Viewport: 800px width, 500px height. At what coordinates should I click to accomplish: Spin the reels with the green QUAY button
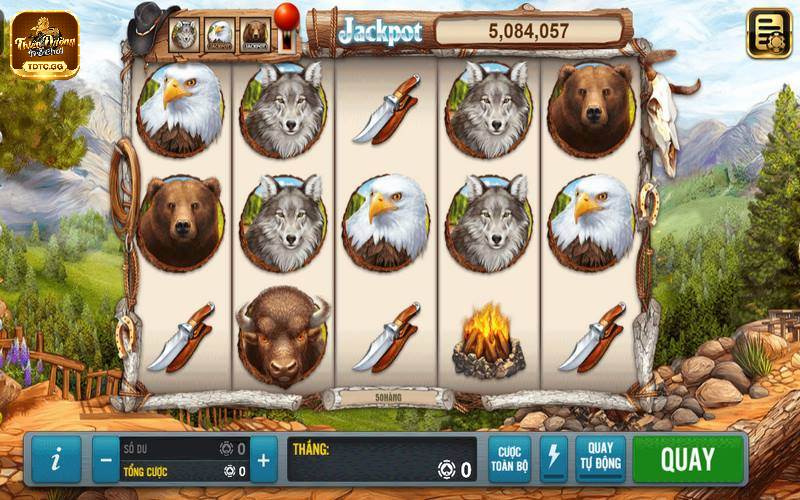coord(688,460)
